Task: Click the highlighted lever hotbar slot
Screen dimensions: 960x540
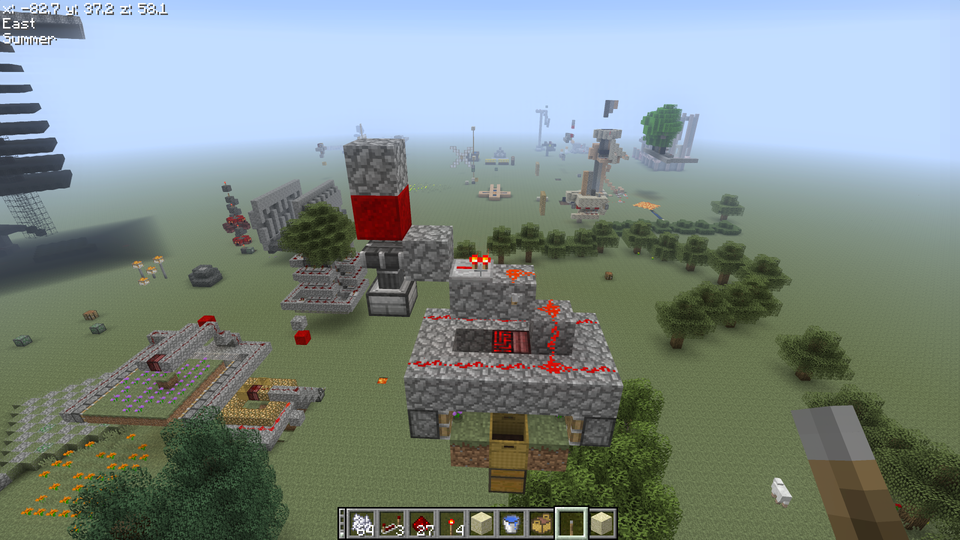Action: tap(572, 522)
